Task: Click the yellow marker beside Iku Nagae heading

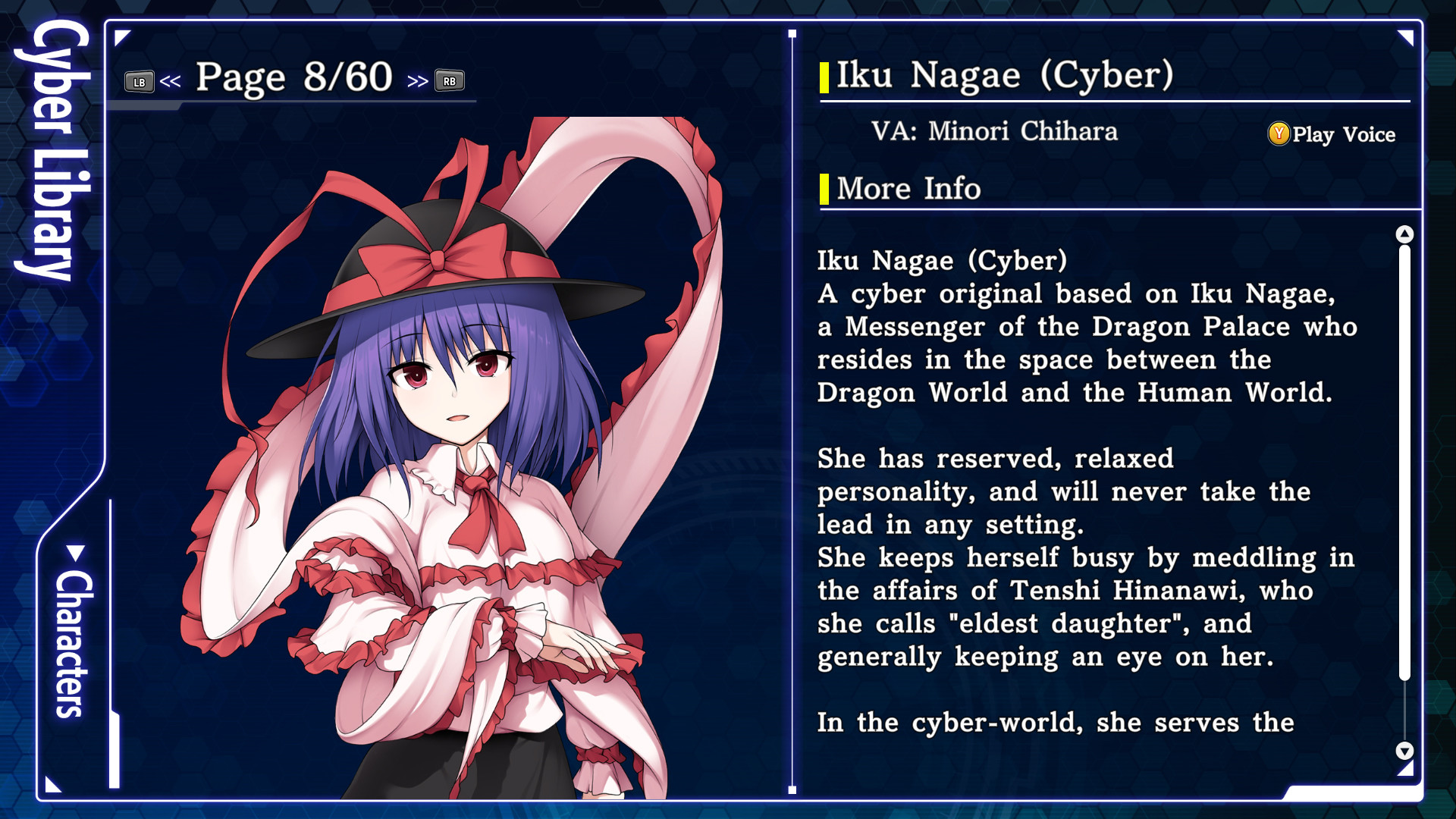Action: (824, 76)
